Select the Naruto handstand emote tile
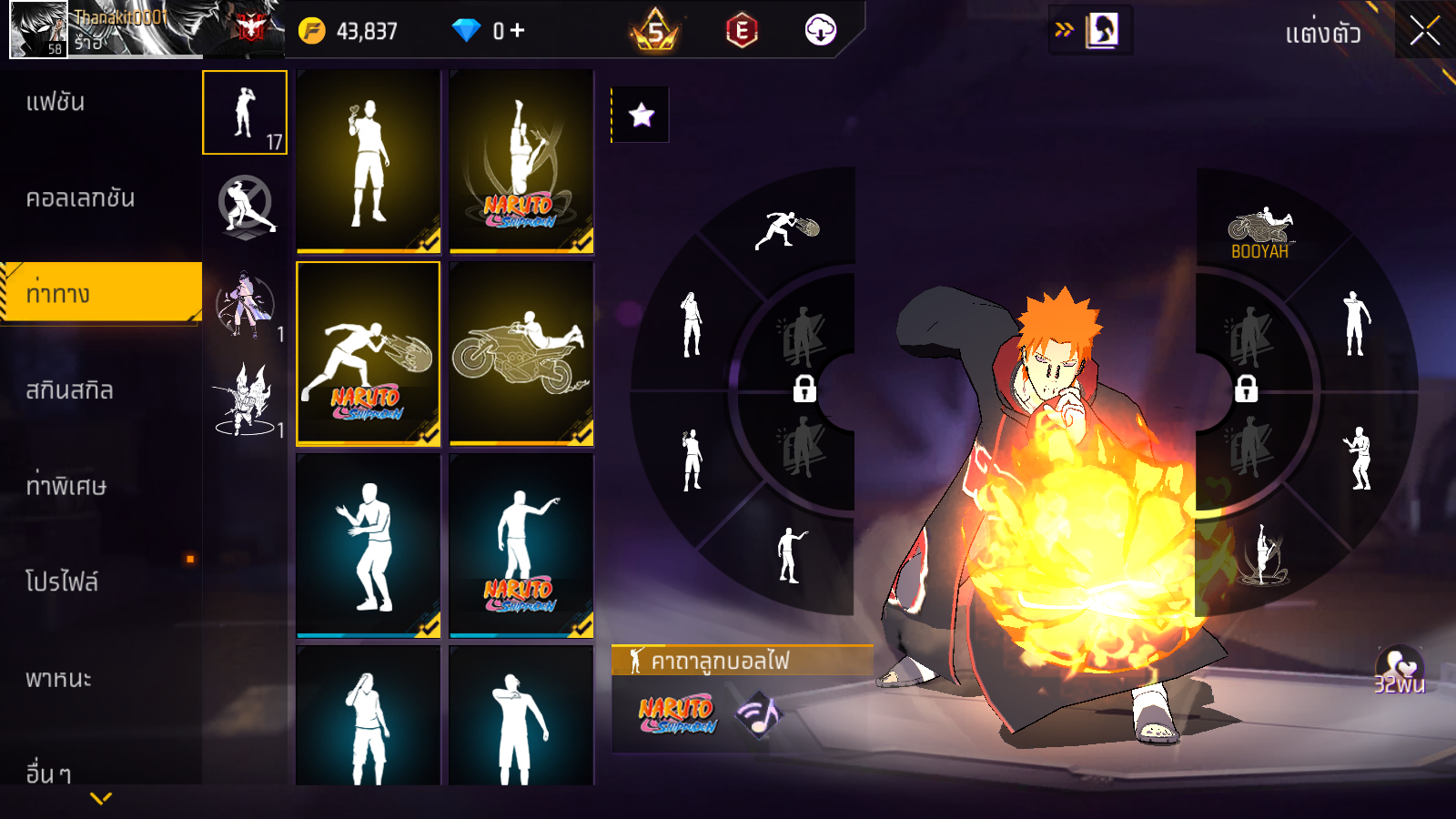 coord(521,161)
